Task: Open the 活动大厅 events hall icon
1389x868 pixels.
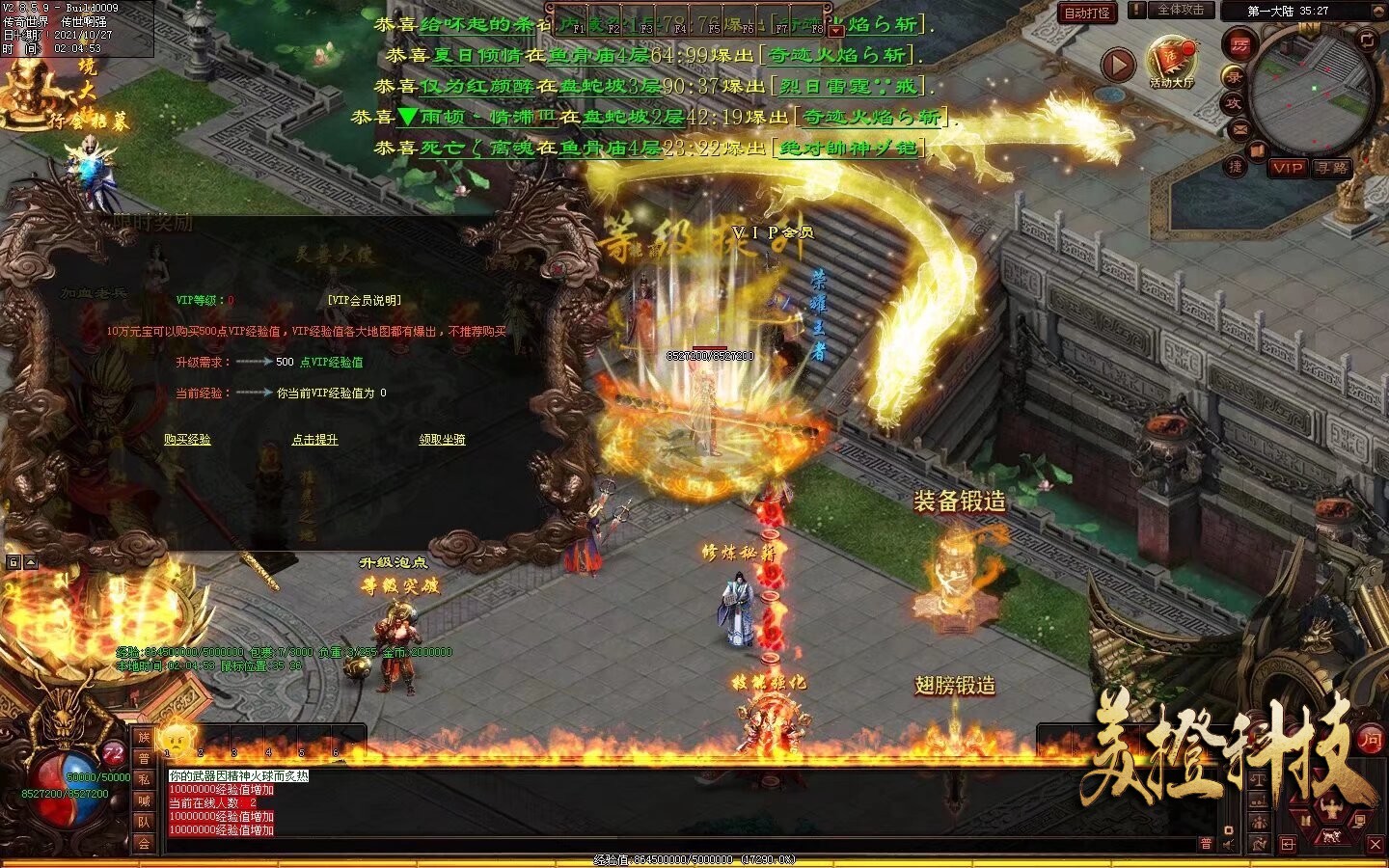Action: pyautogui.click(x=1172, y=63)
